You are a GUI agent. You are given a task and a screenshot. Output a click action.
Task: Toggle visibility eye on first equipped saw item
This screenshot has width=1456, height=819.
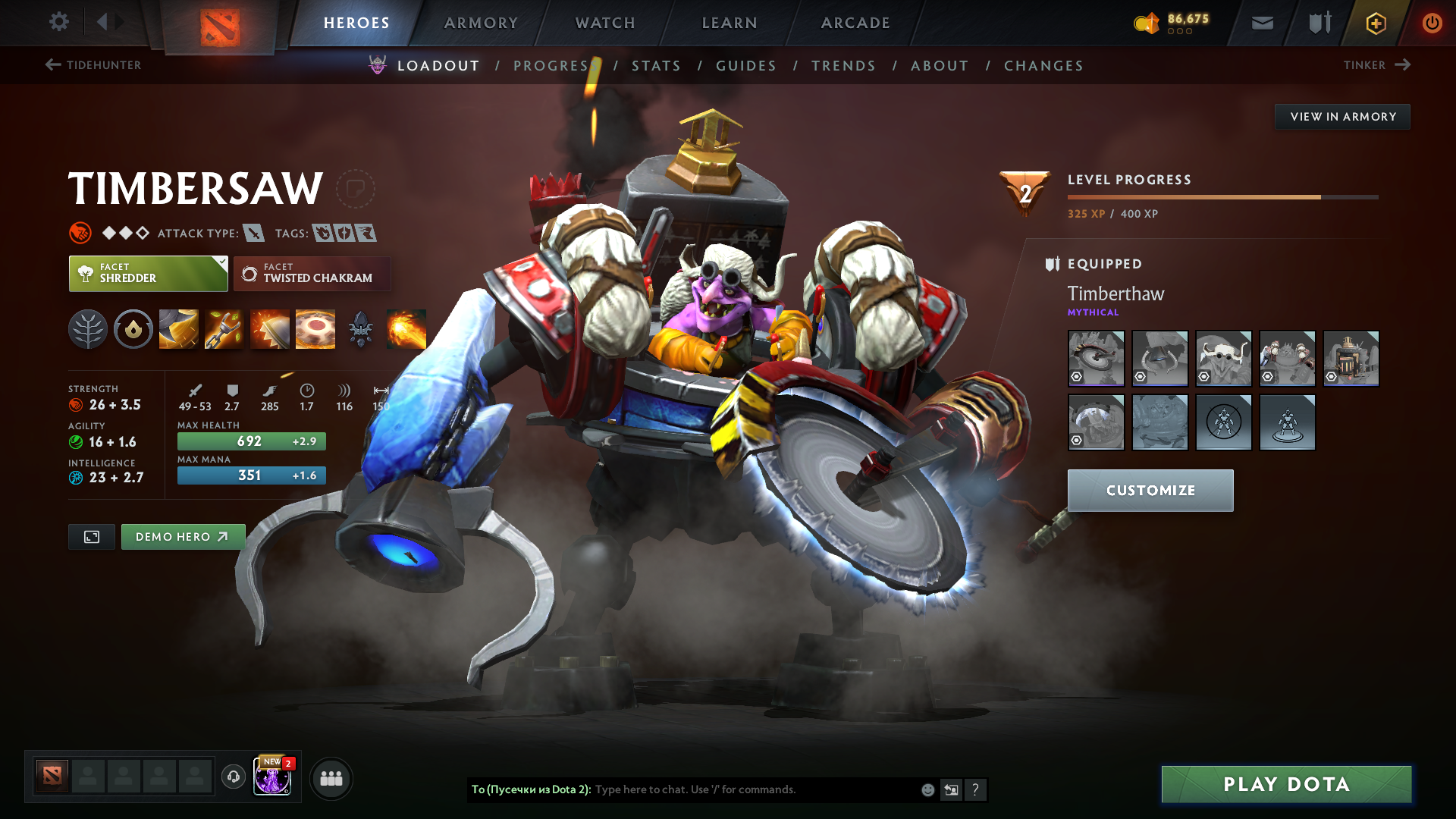tap(1078, 376)
